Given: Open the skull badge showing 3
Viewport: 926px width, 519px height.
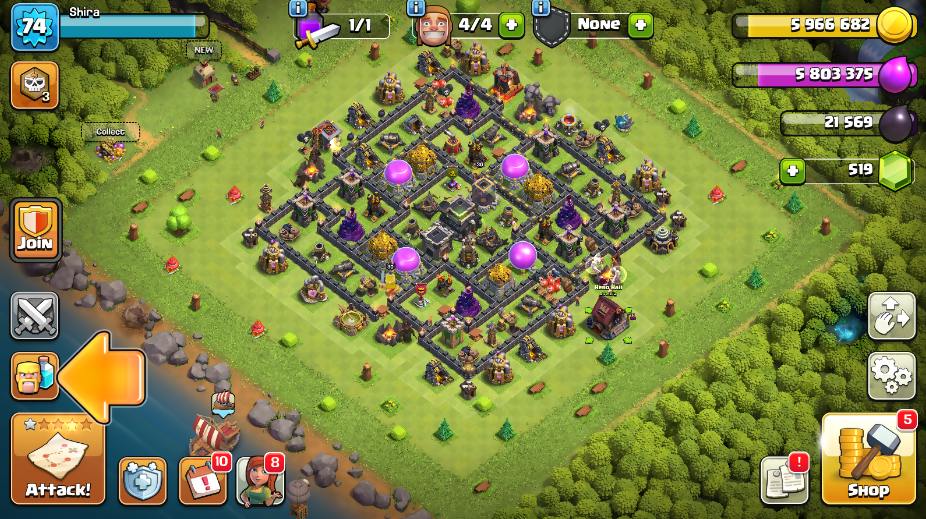Looking at the screenshot, I should [x=34, y=85].
